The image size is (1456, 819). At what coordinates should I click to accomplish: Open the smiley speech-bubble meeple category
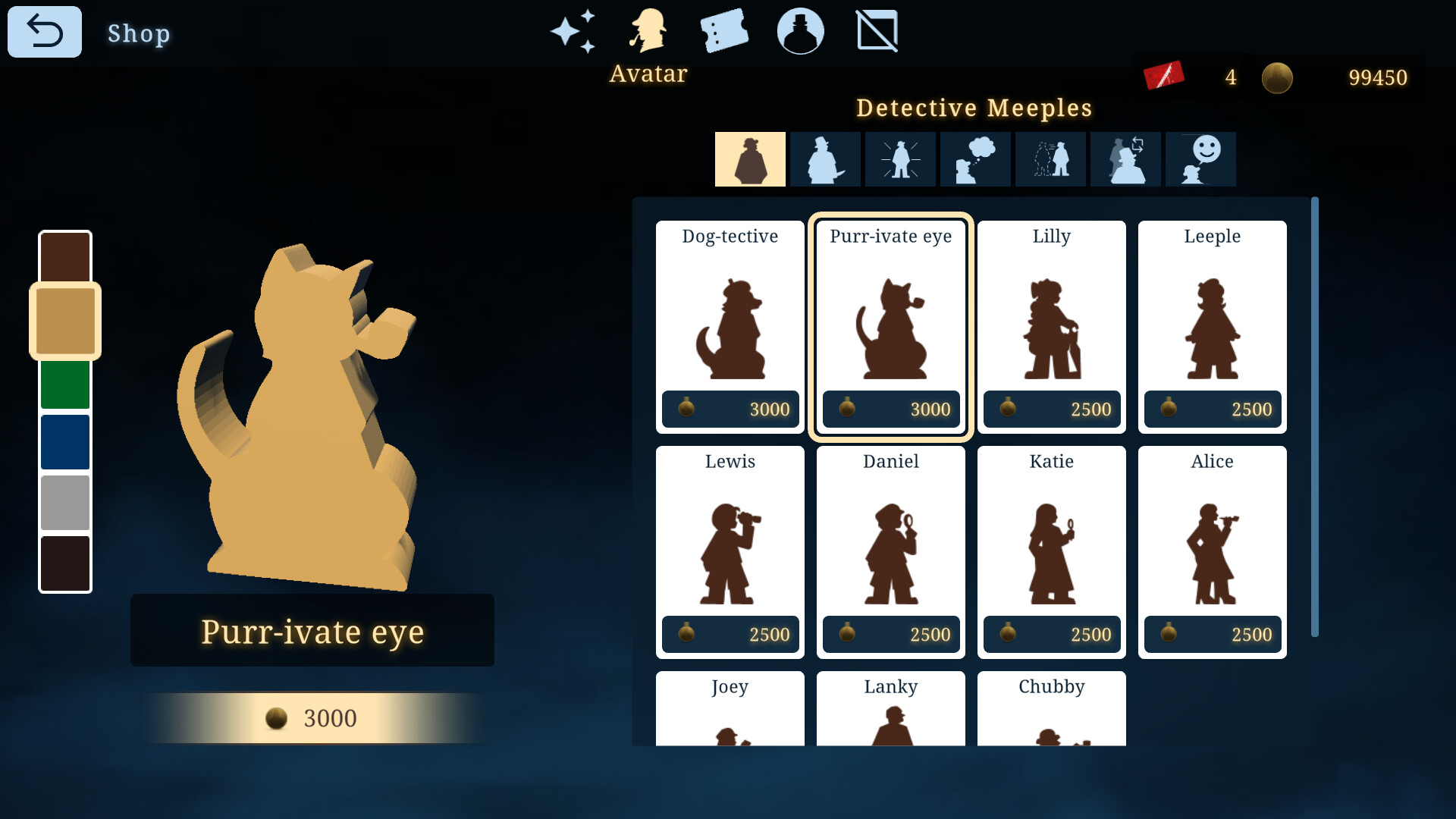1200,158
